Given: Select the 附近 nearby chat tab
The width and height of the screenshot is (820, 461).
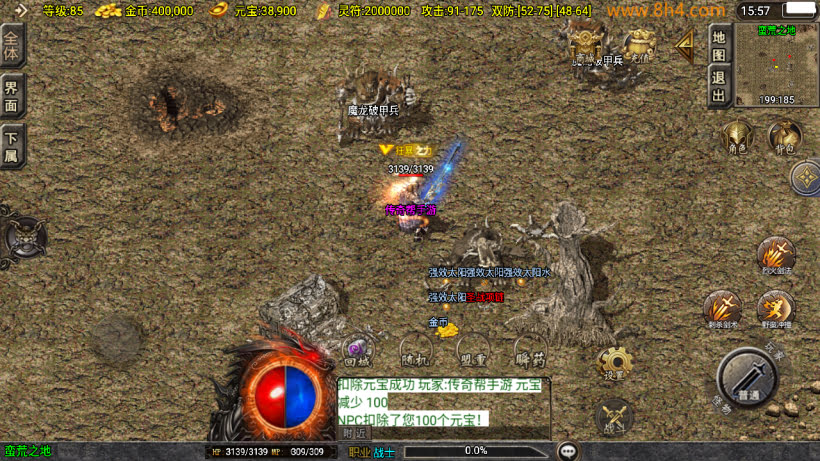Looking at the screenshot, I should [354, 432].
